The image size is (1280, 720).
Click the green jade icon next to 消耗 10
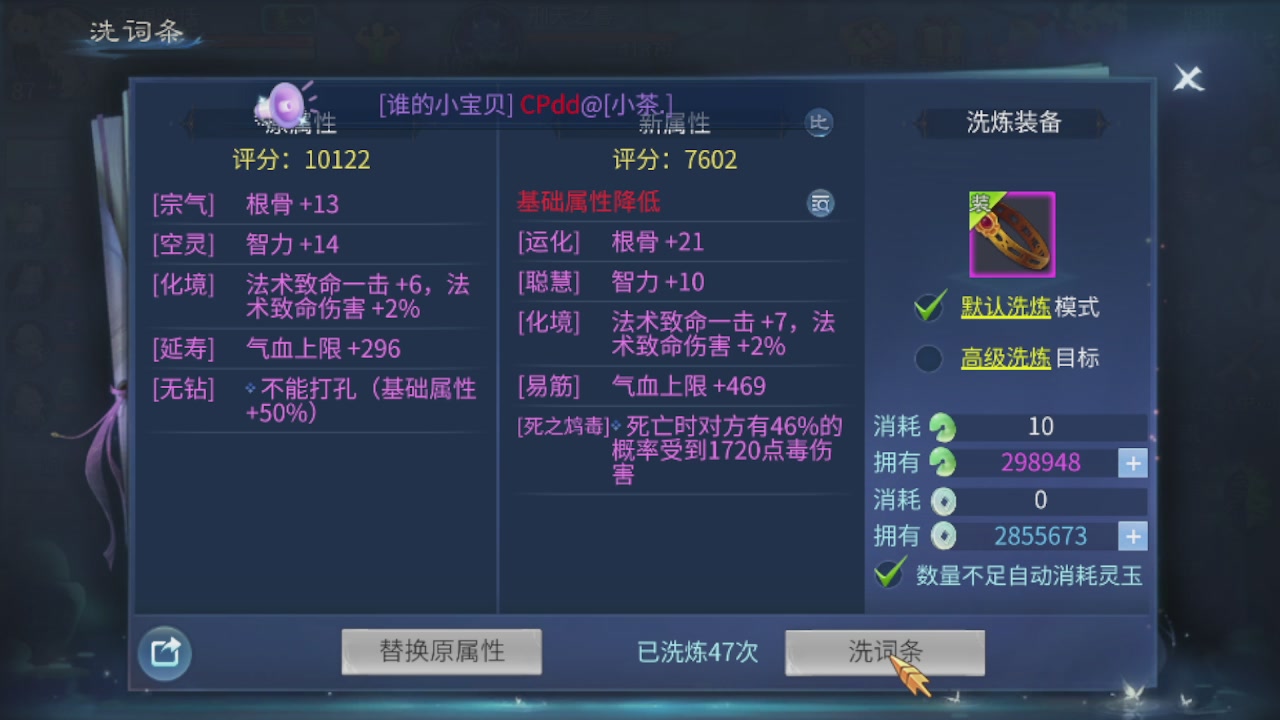(x=941, y=427)
